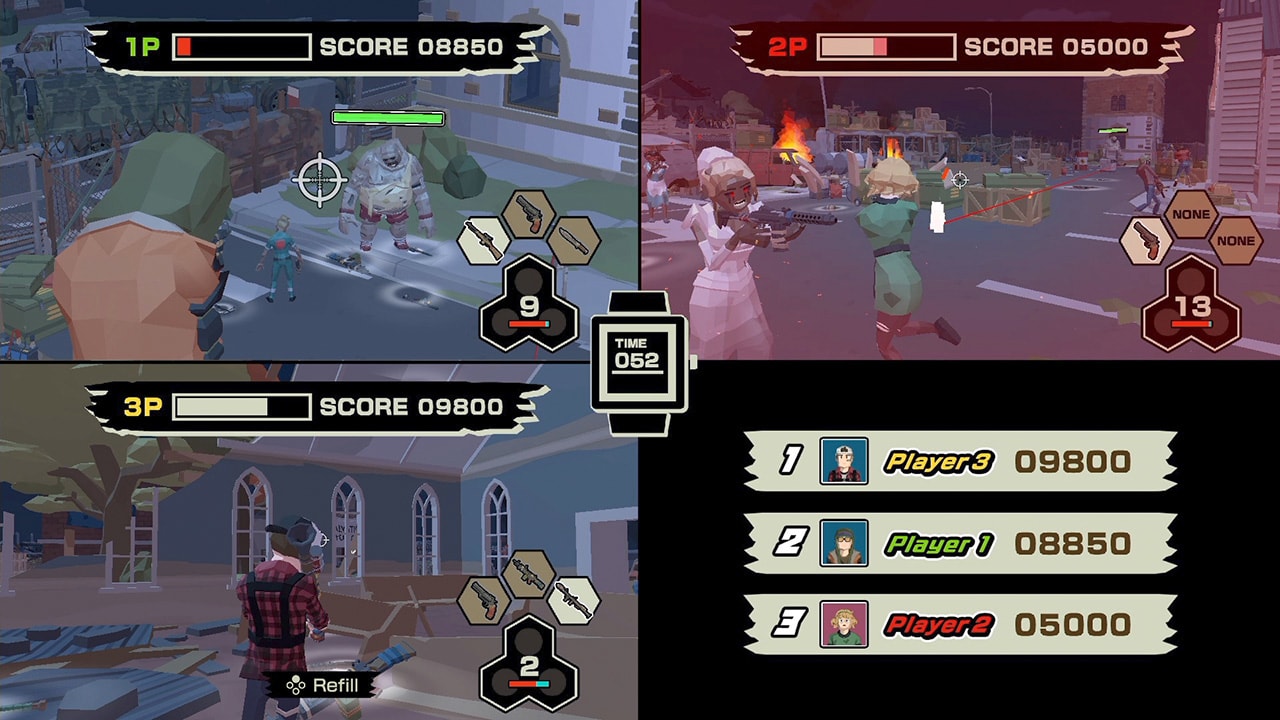Click the boss's green health bar above the monster
Screen dimensions: 1280x720
point(388,118)
